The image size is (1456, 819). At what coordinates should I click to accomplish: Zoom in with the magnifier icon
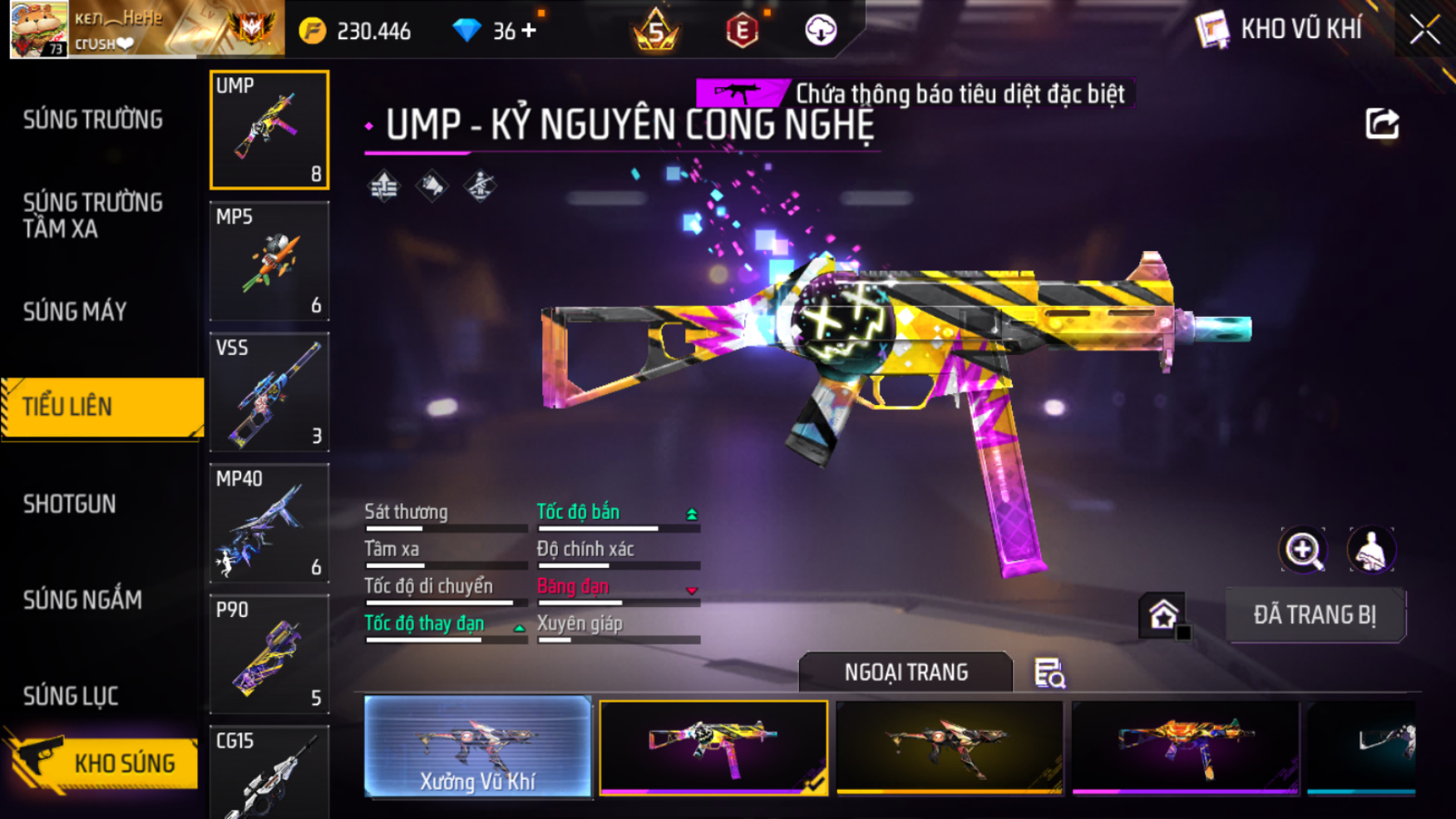(x=1303, y=550)
